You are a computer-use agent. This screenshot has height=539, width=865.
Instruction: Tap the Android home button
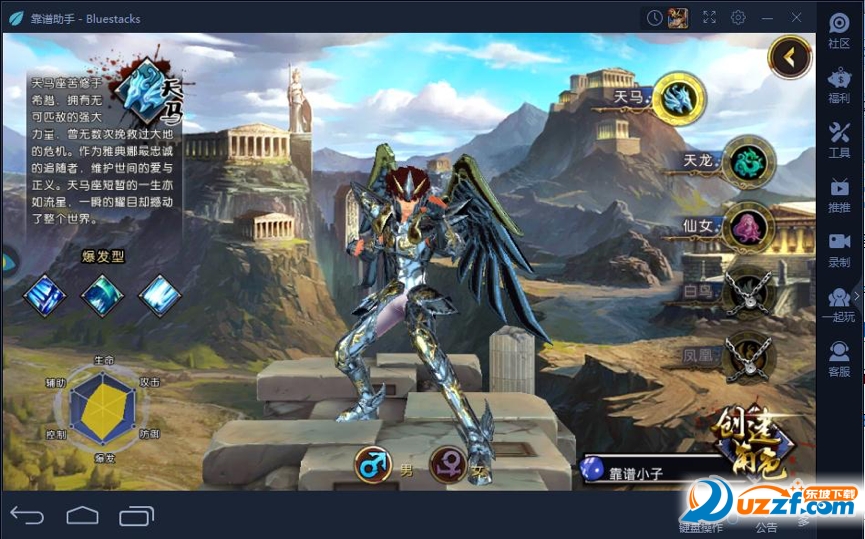82,516
